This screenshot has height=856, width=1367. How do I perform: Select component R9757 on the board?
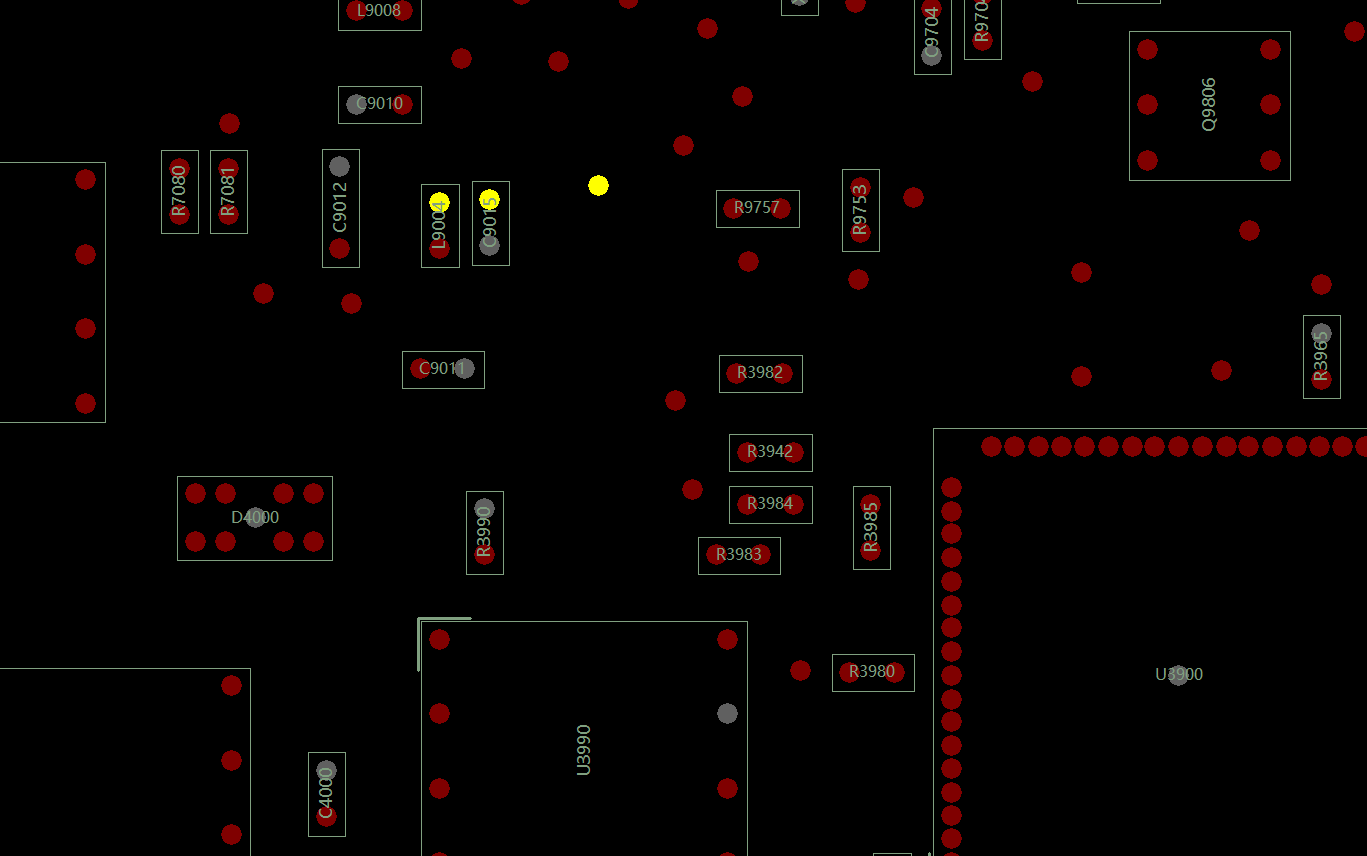click(757, 208)
